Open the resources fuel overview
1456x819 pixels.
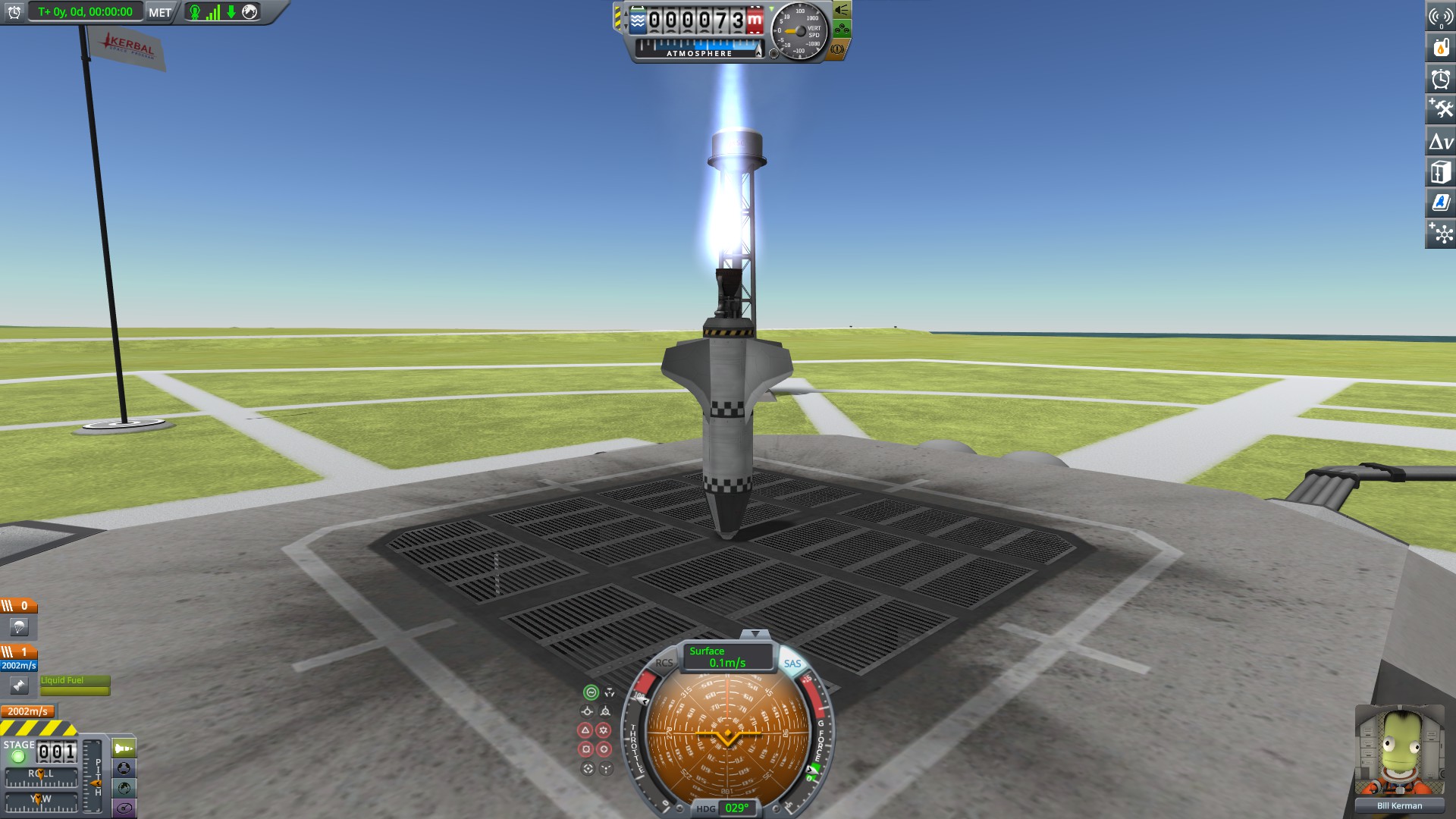pyautogui.click(x=1440, y=47)
